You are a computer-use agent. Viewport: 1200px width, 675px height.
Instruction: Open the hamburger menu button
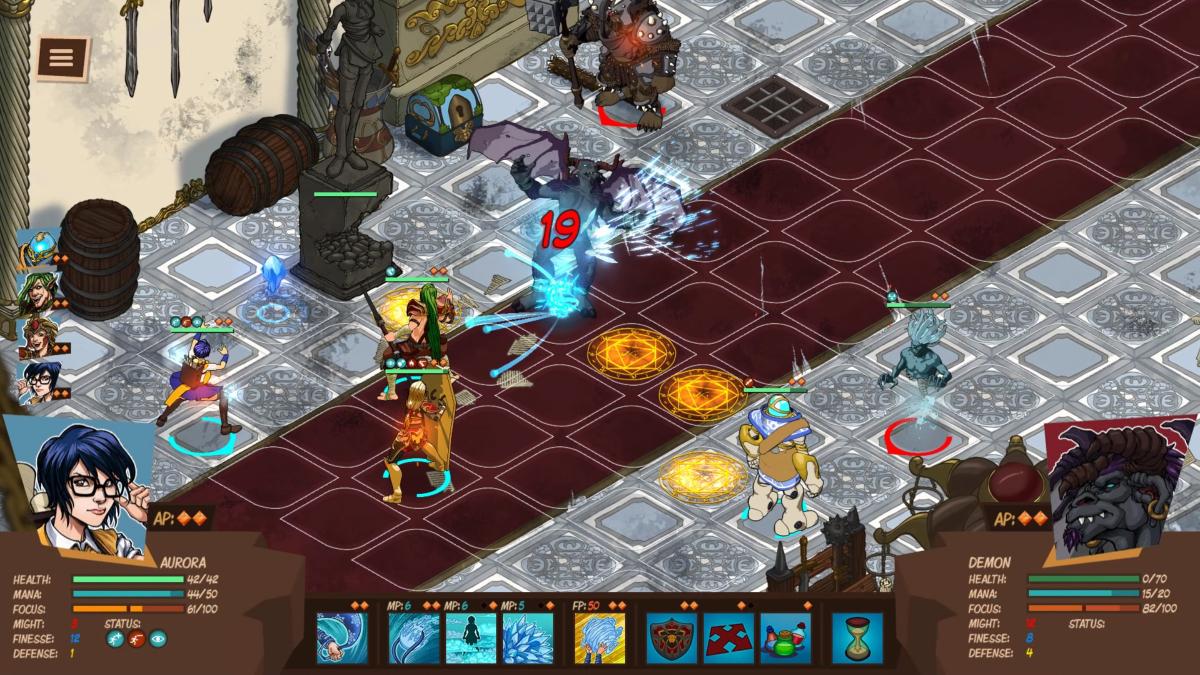[62, 58]
